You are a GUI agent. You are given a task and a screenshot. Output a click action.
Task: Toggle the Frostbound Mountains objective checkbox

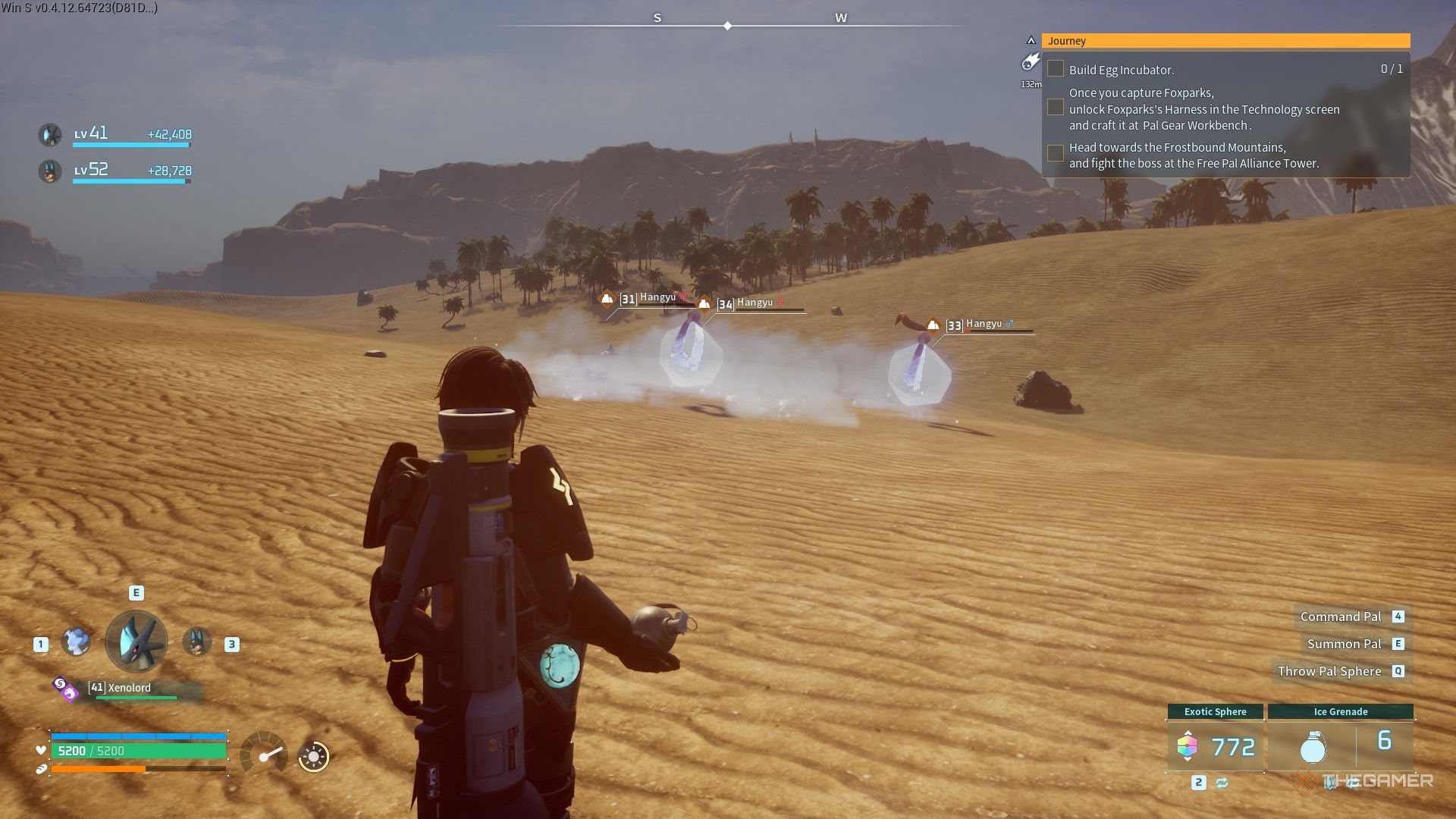click(1055, 153)
